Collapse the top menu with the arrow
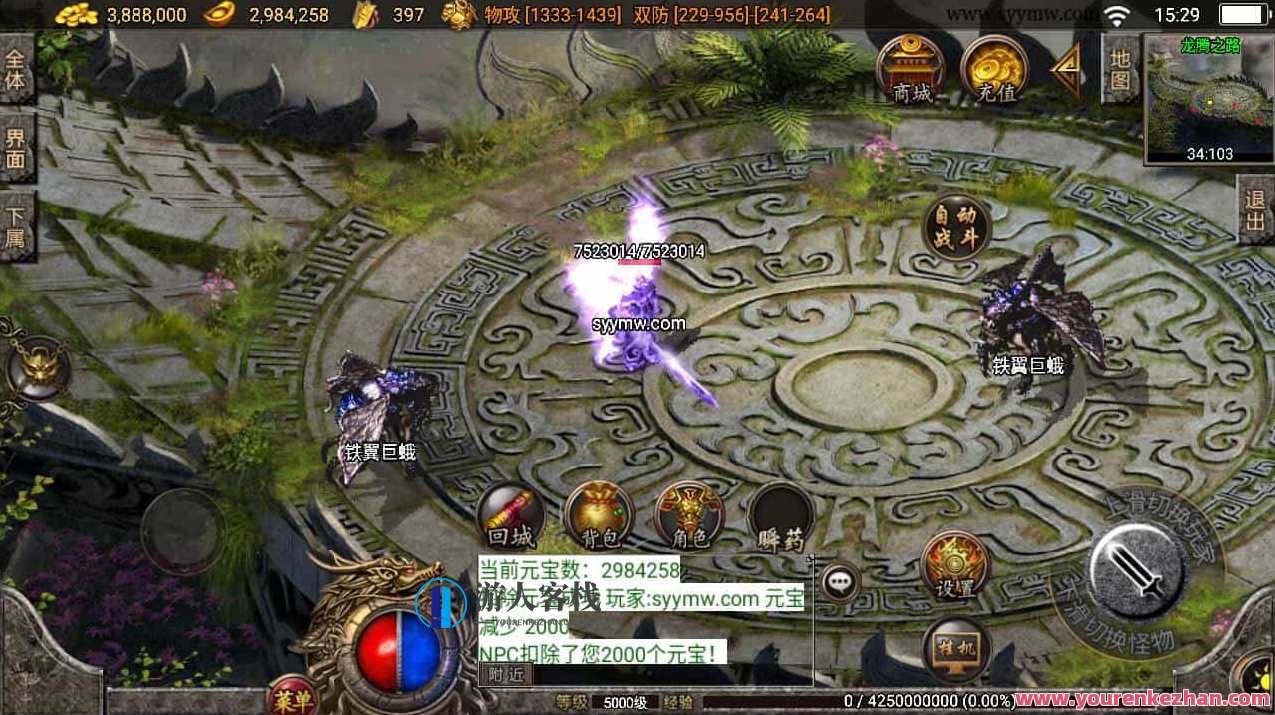This screenshot has width=1275, height=715. 1066,67
